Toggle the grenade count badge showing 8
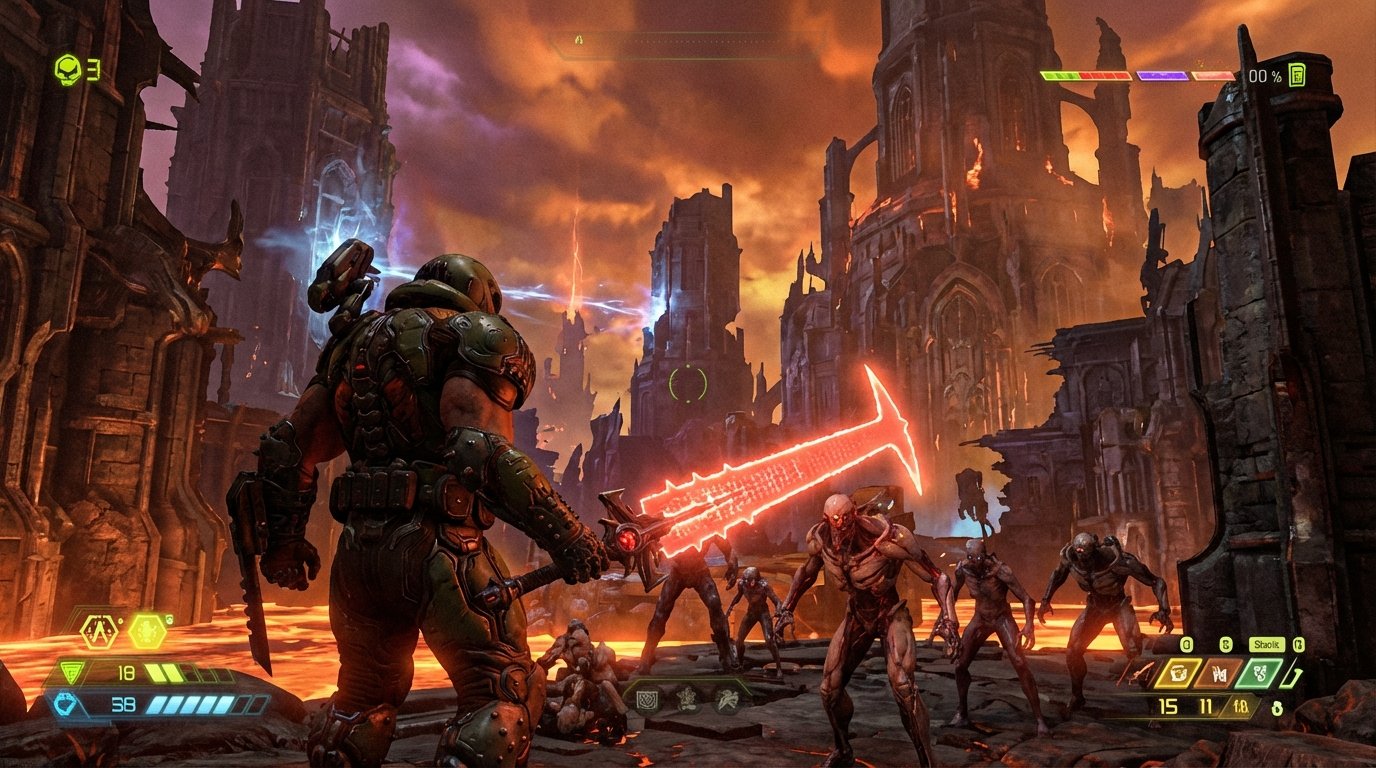This screenshot has height=768, width=1376. click(x=1277, y=709)
